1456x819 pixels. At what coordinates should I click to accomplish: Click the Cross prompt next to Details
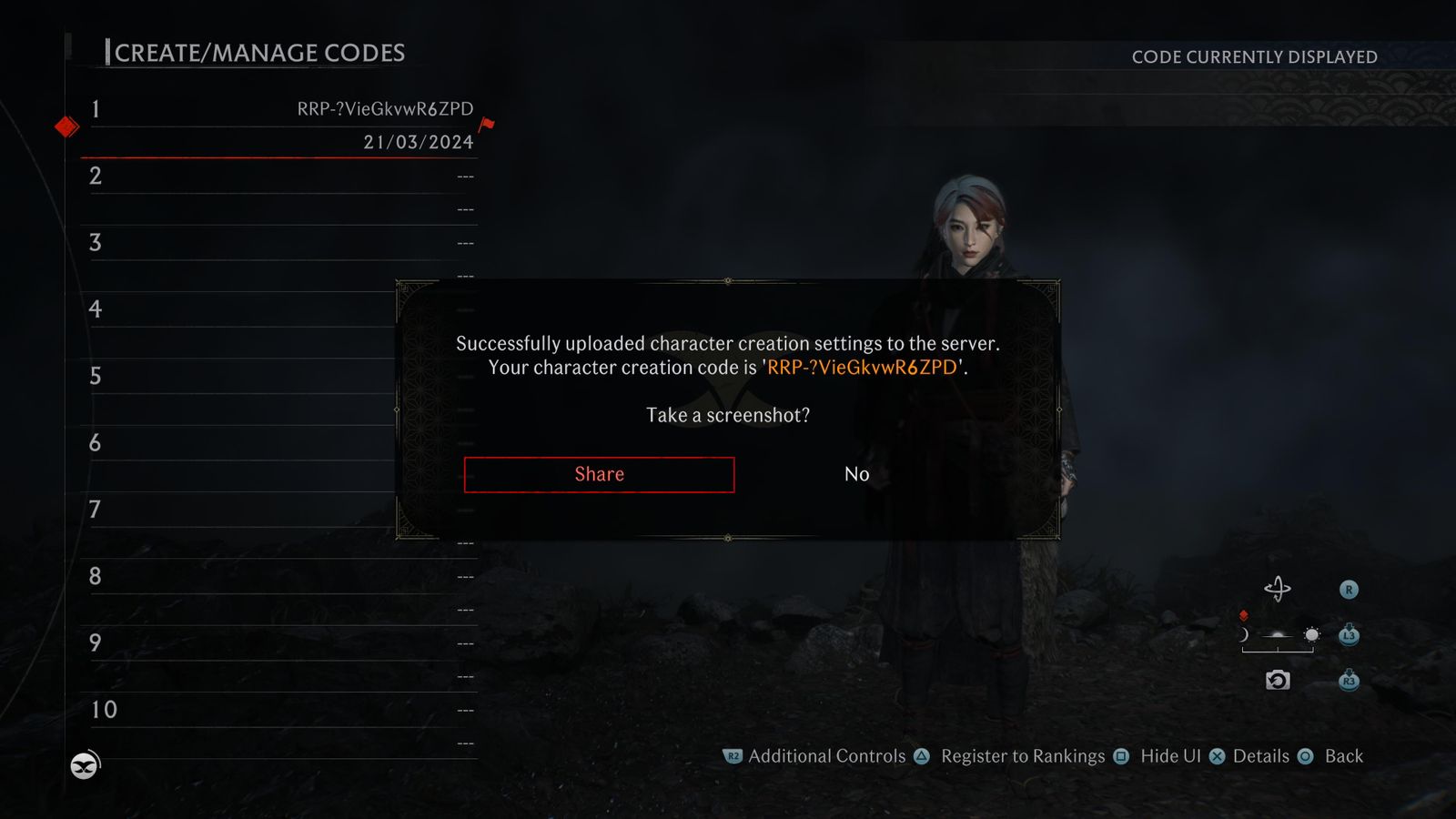tap(1218, 756)
